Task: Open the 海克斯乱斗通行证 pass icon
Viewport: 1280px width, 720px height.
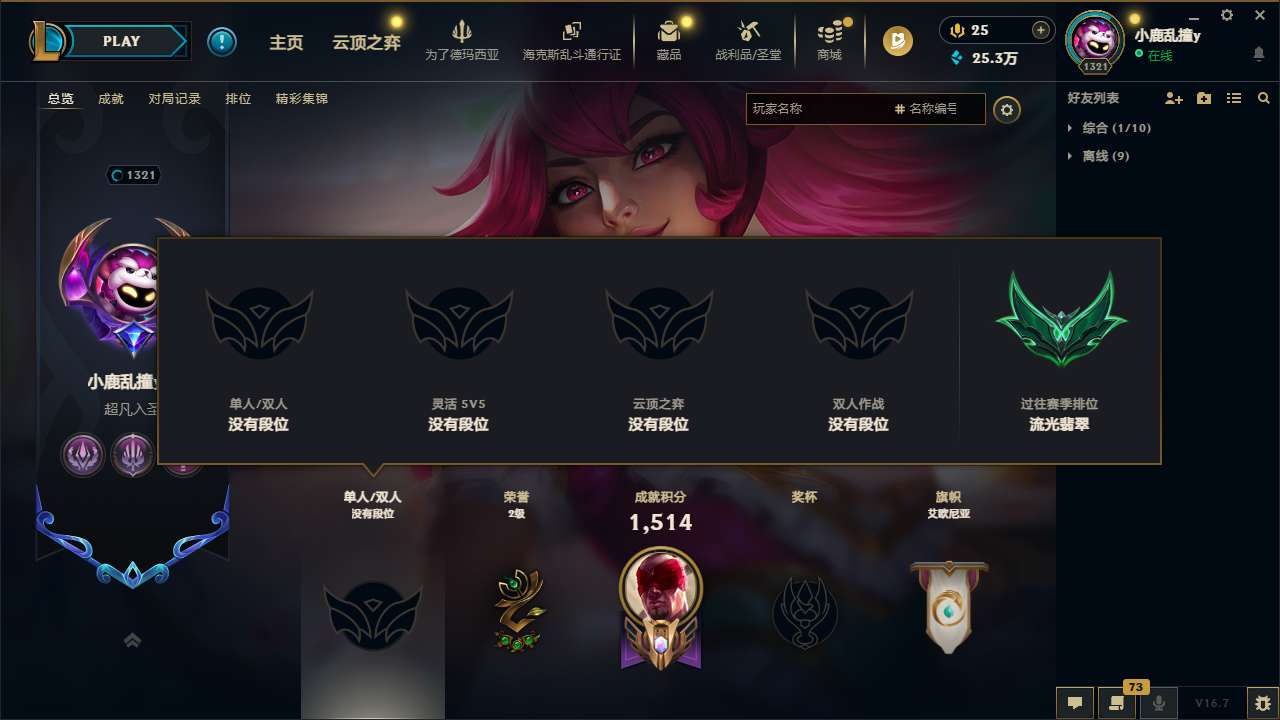Action: 572,32
